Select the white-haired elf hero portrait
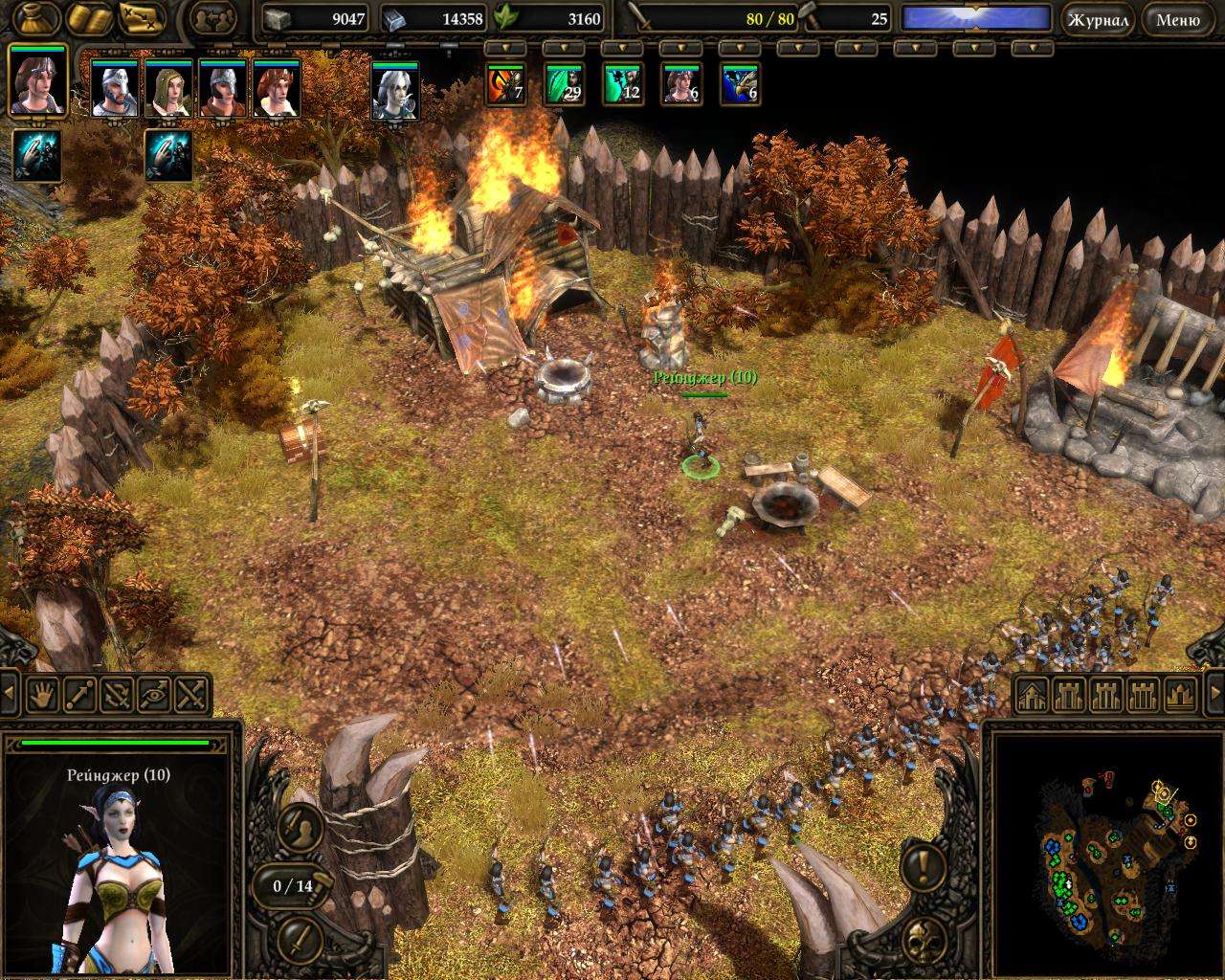 [395, 90]
